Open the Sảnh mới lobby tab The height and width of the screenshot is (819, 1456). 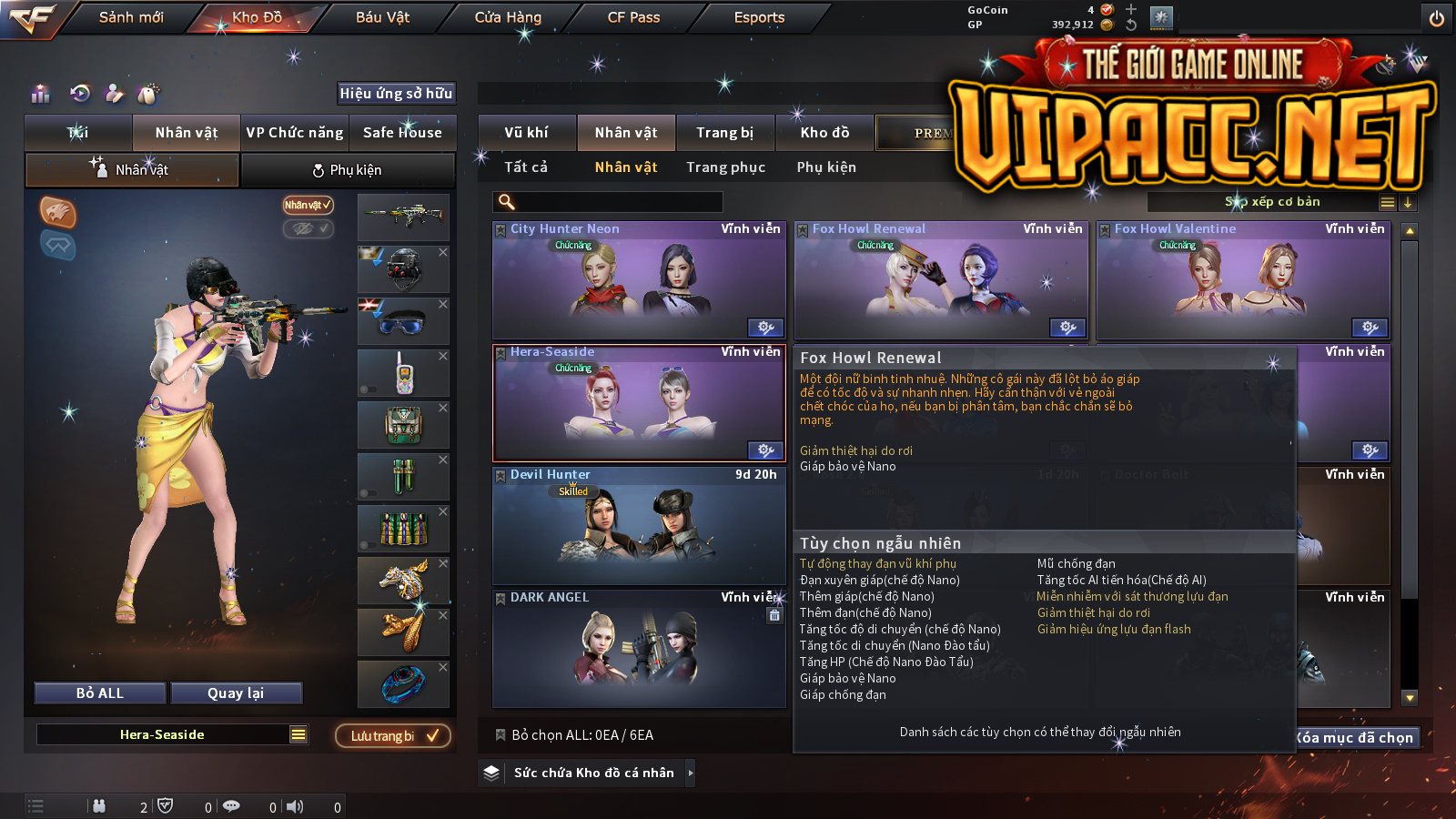click(131, 17)
